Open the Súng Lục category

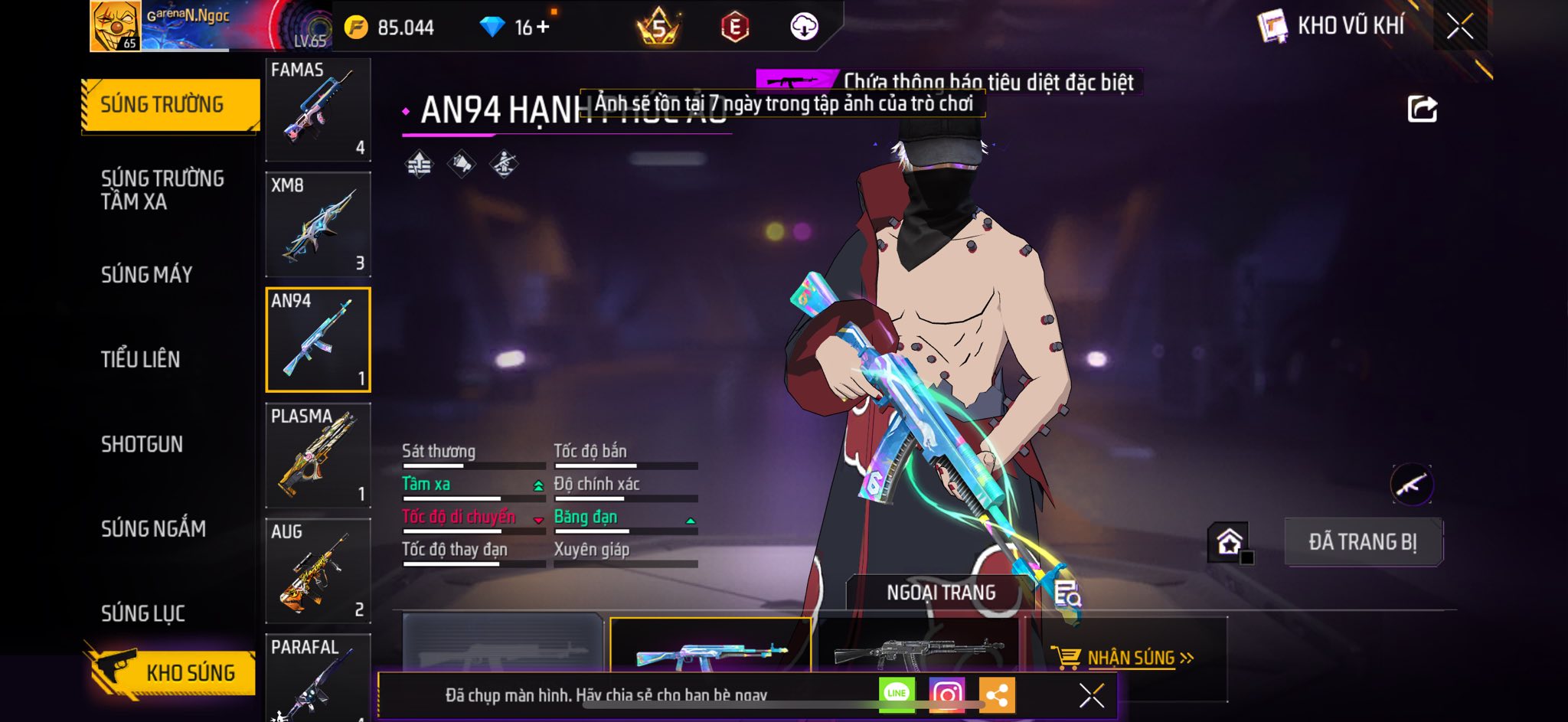coord(143,613)
